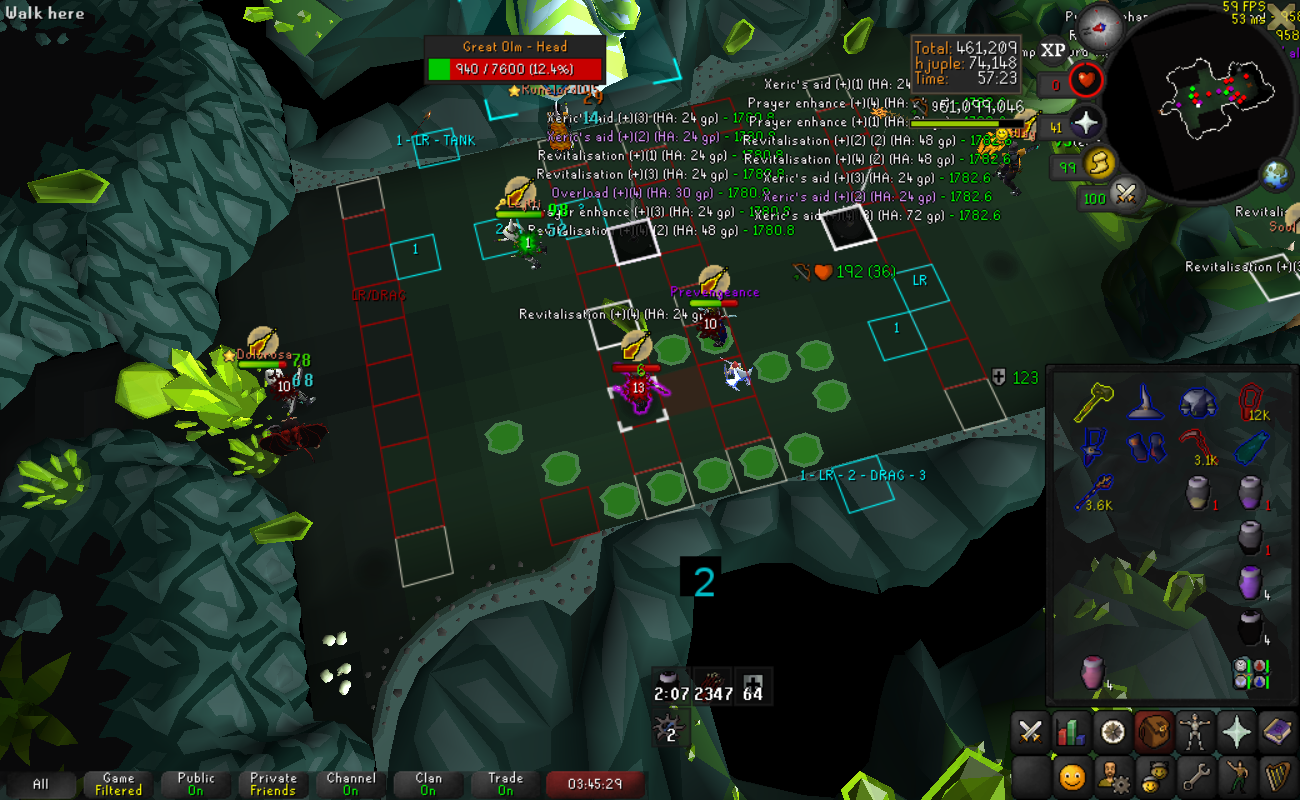Select the Public chat tab
1300x800 pixels.
(196, 784)
